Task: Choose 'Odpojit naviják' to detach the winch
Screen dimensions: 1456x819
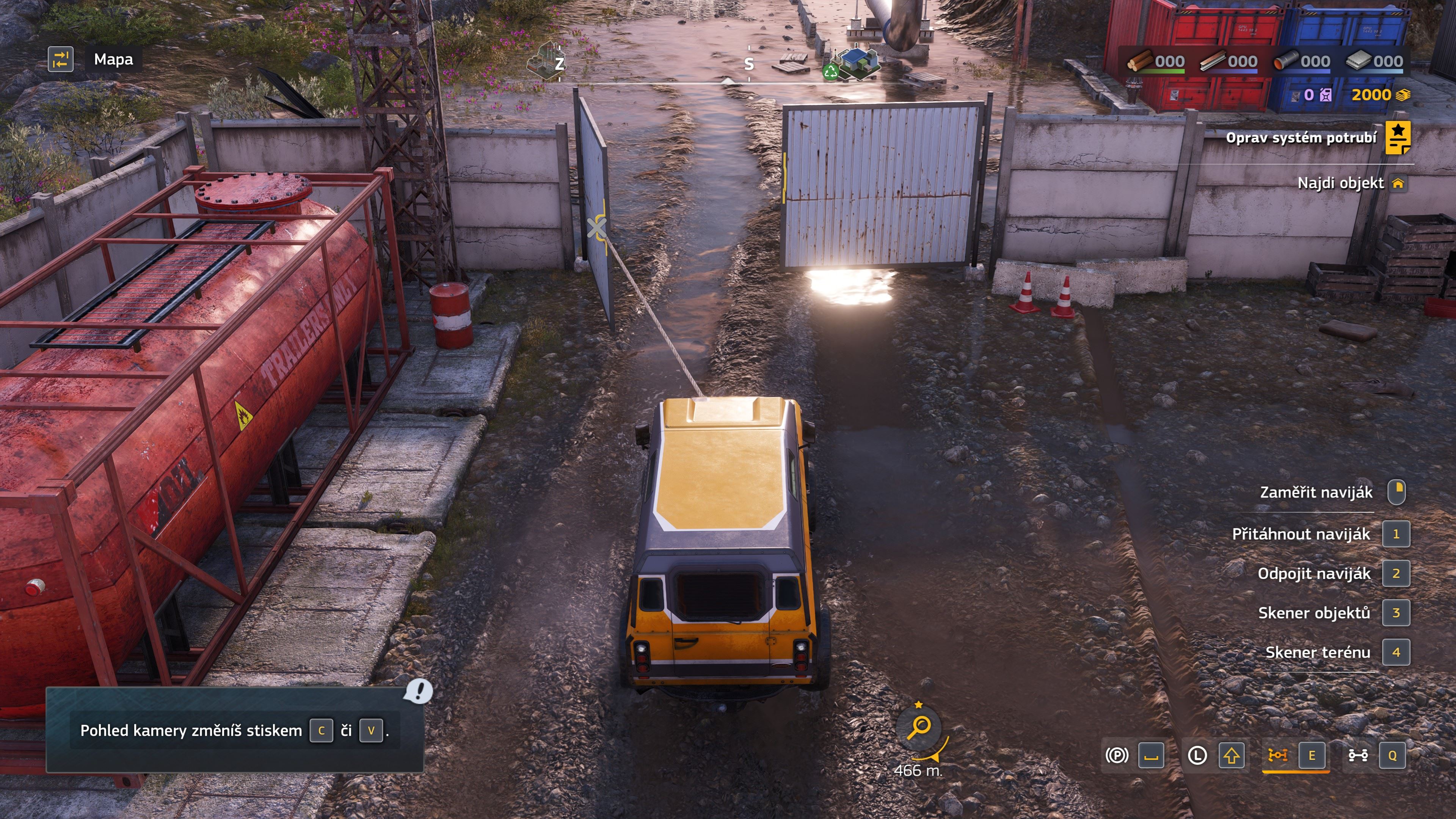Action: pos(1313,574)
